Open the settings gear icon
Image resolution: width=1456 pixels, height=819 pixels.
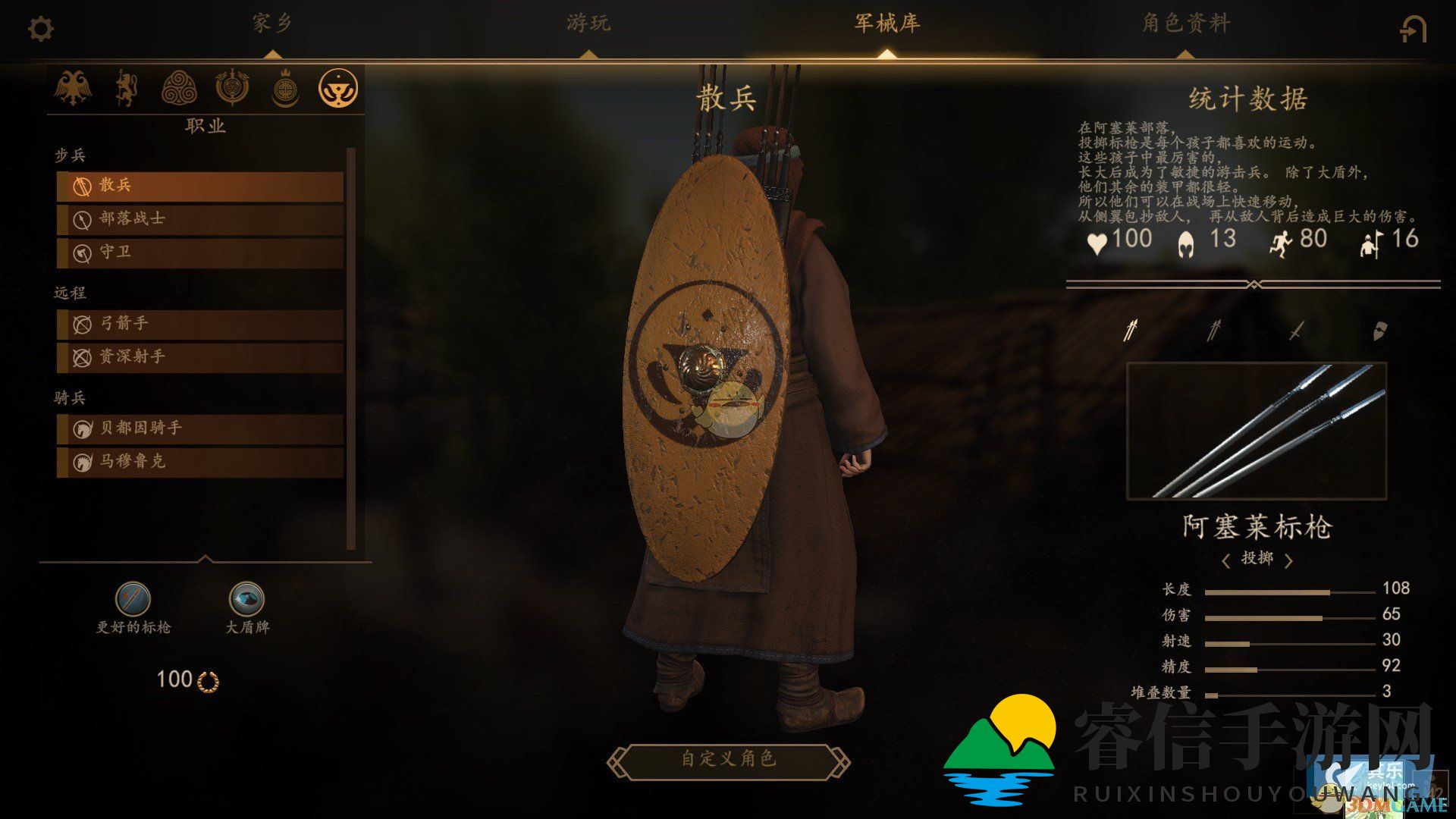[40, 30]
